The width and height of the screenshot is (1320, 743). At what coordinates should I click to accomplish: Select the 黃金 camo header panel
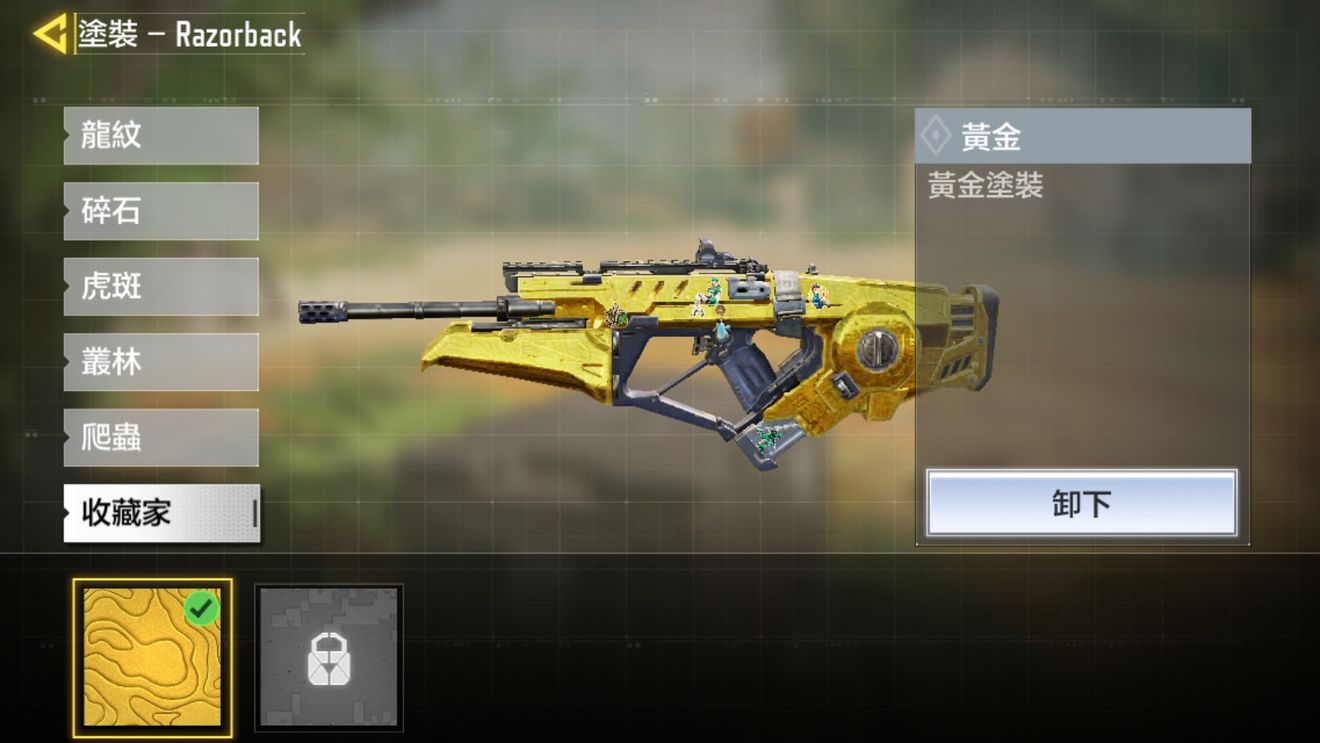coord(1080,136)
